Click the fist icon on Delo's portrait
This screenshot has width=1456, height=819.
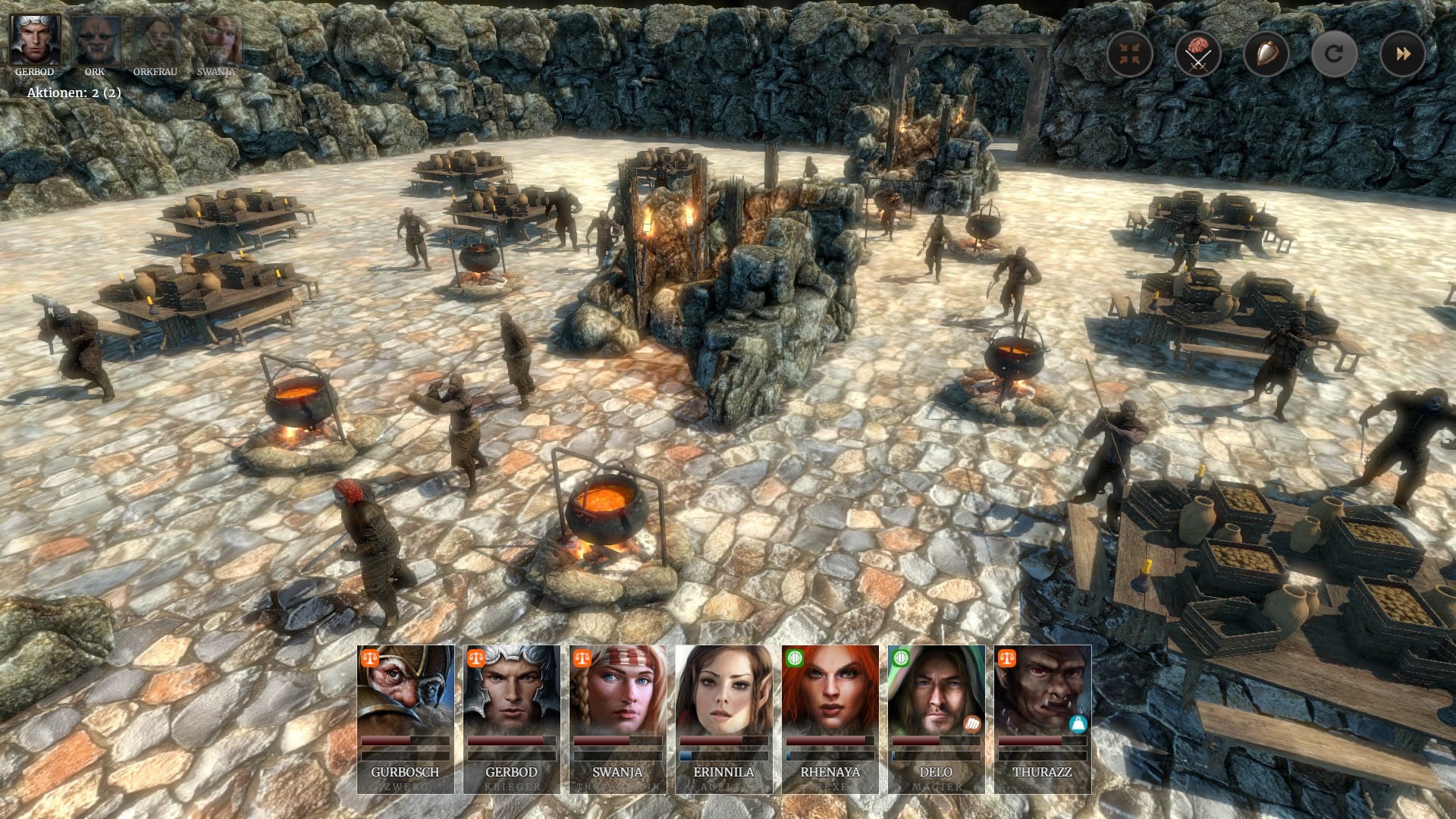pyautogui.click(x=972, y=723)
